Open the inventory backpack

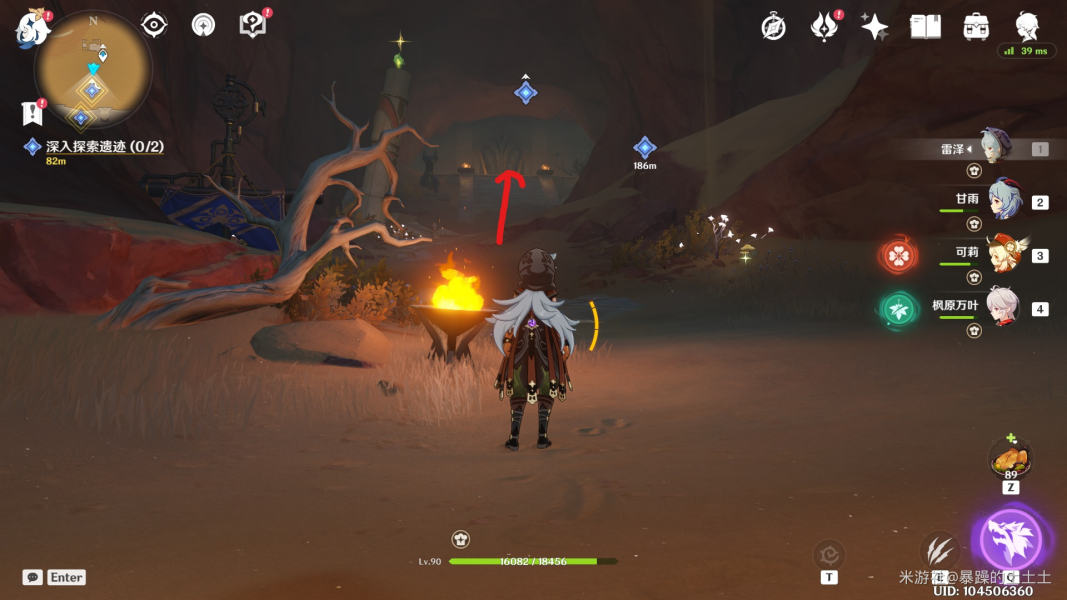[x=976, y=27]
